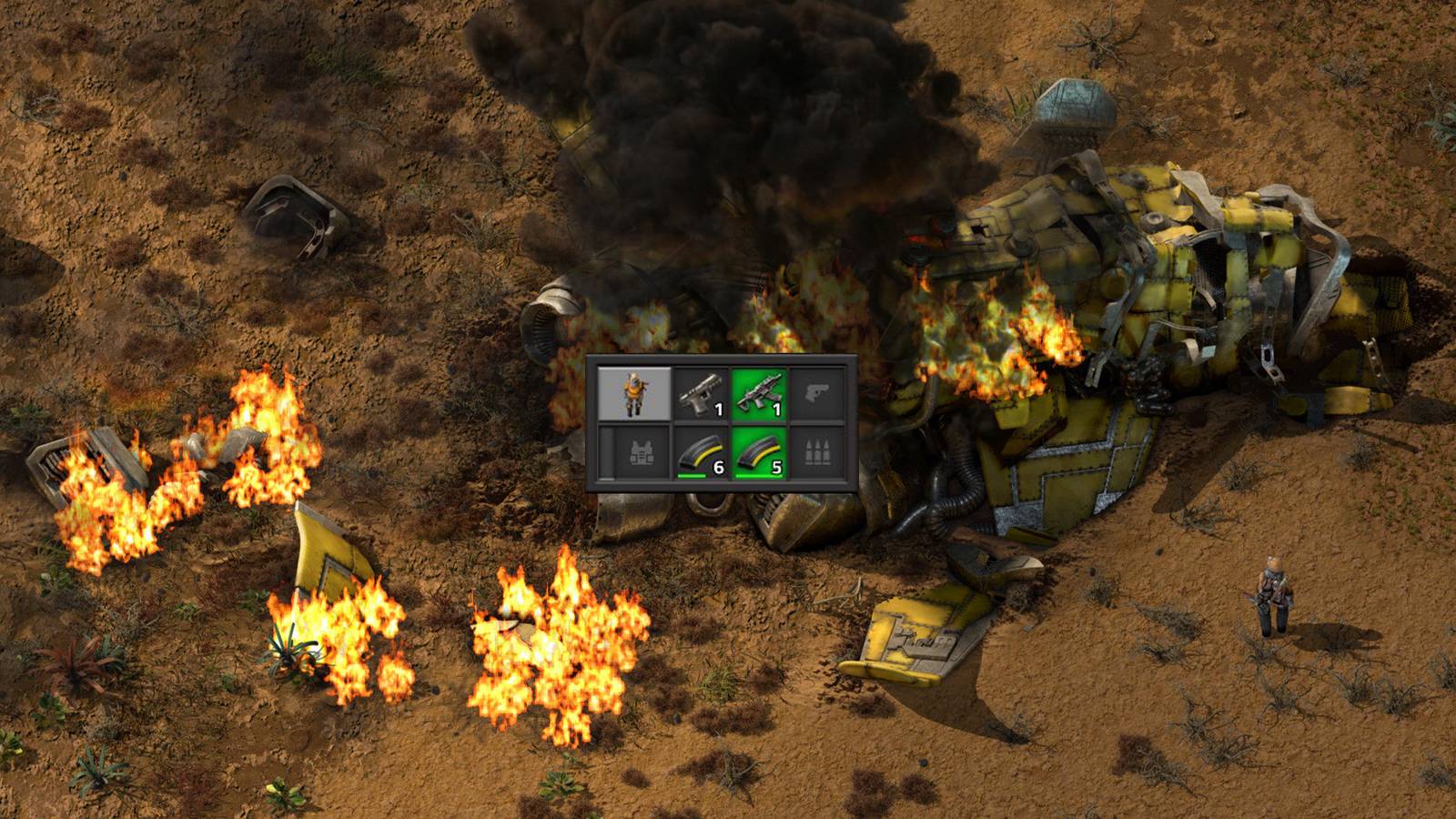
Task: Open the empty armor slot
Action: click(x=633, y=452)
